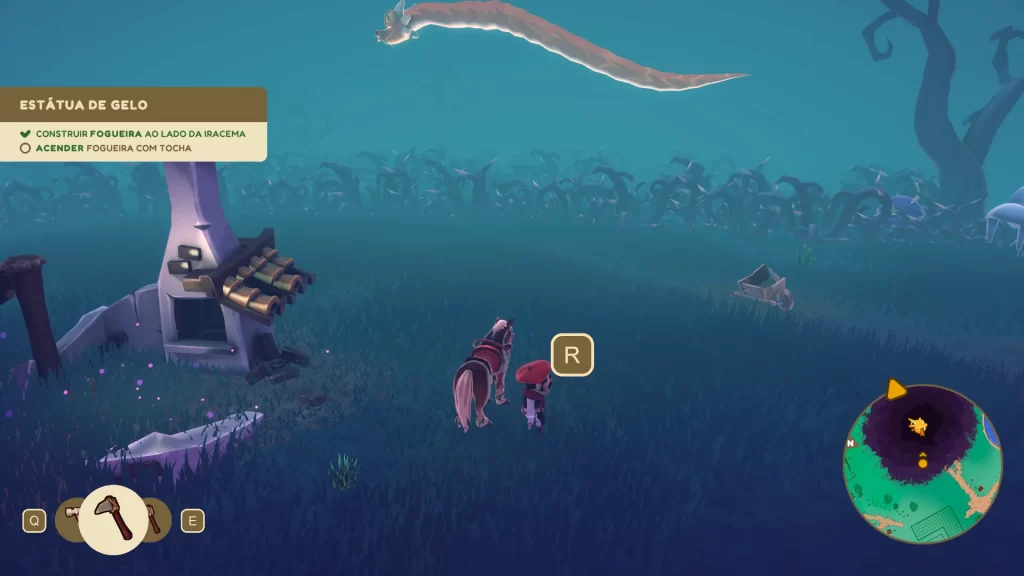Switch to the hammer tool
The width and height of the screenshot is (1024, 576).
70,516
